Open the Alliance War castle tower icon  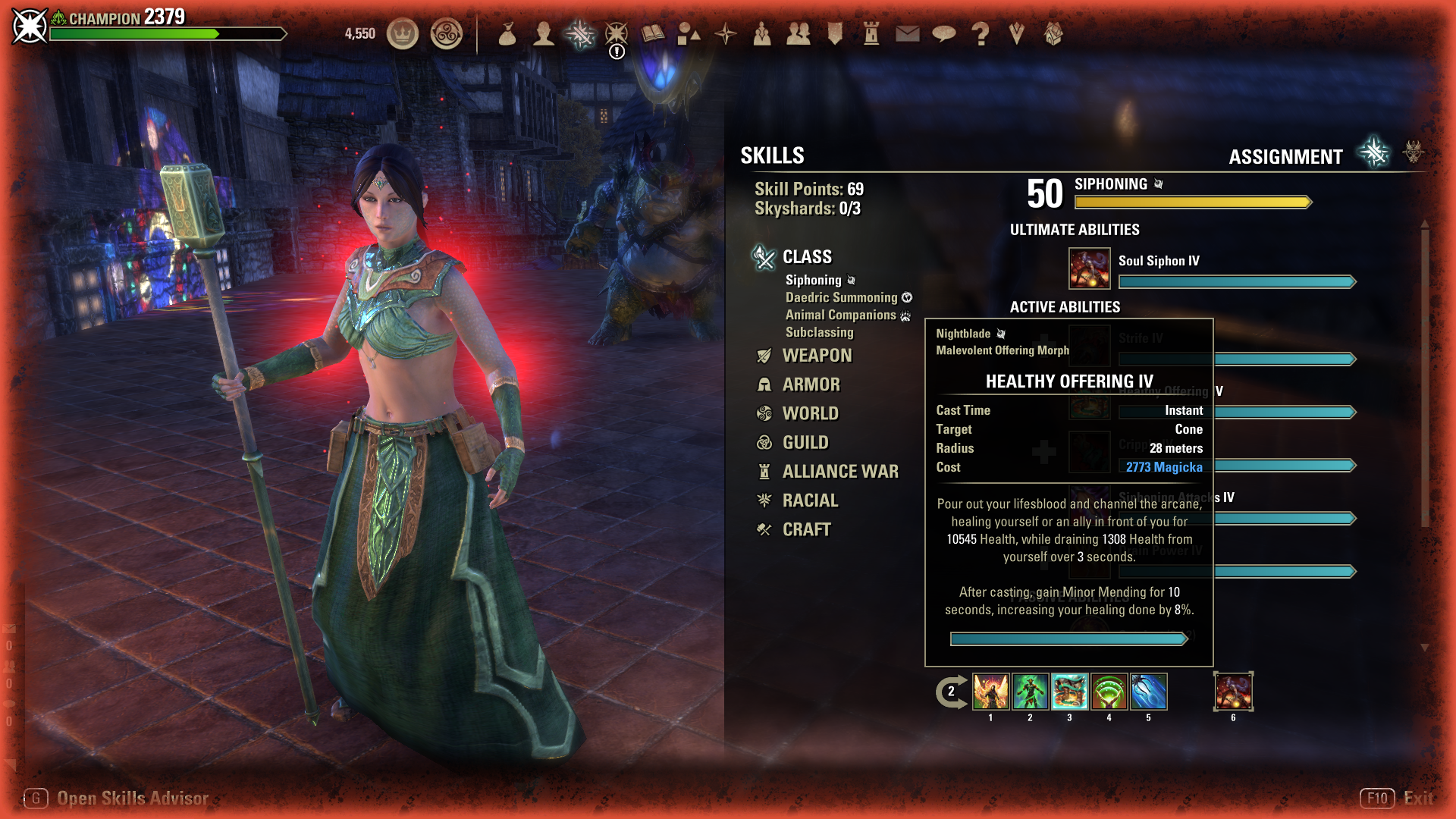point(871,34)
